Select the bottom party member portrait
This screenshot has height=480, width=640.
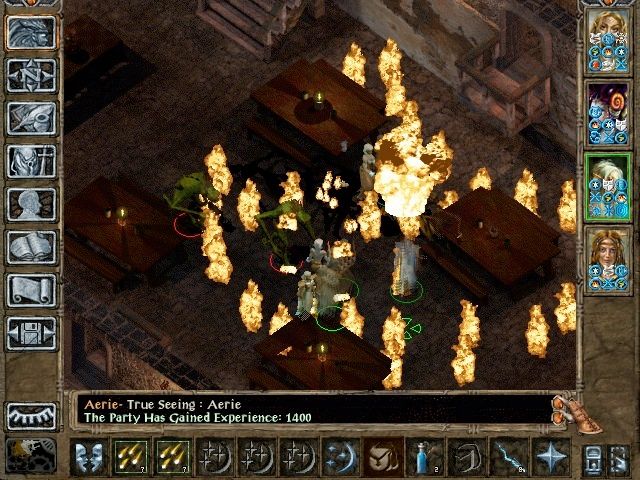608,260
